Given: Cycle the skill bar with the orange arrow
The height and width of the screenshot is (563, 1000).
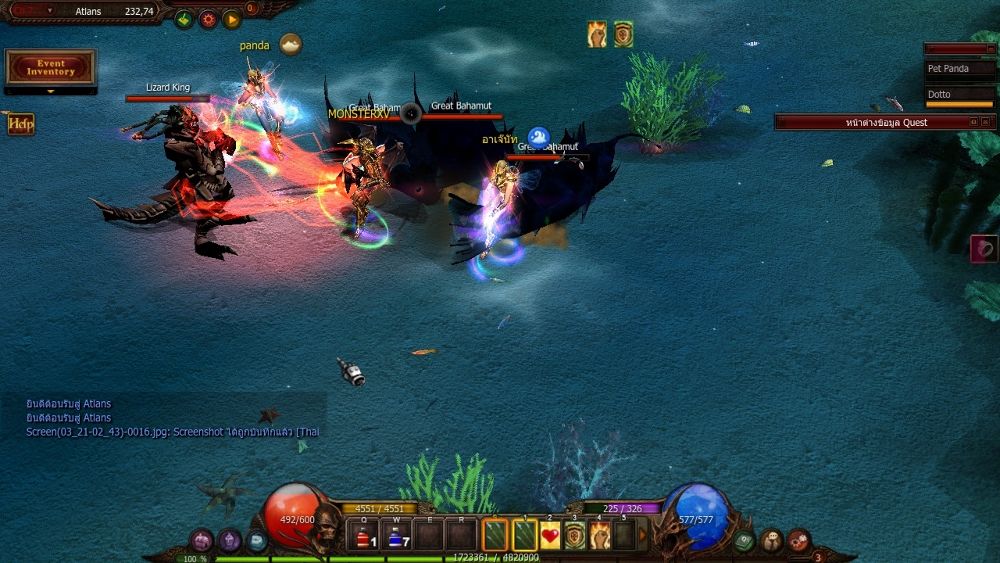Looking at the screenshot, I should [x=643, y=535].
